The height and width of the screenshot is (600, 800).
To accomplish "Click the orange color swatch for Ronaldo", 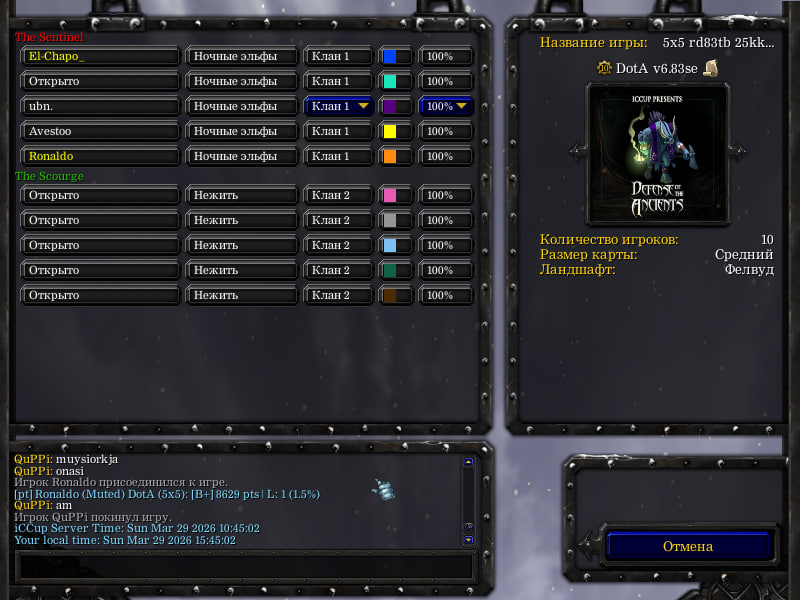I will [390, 157].
